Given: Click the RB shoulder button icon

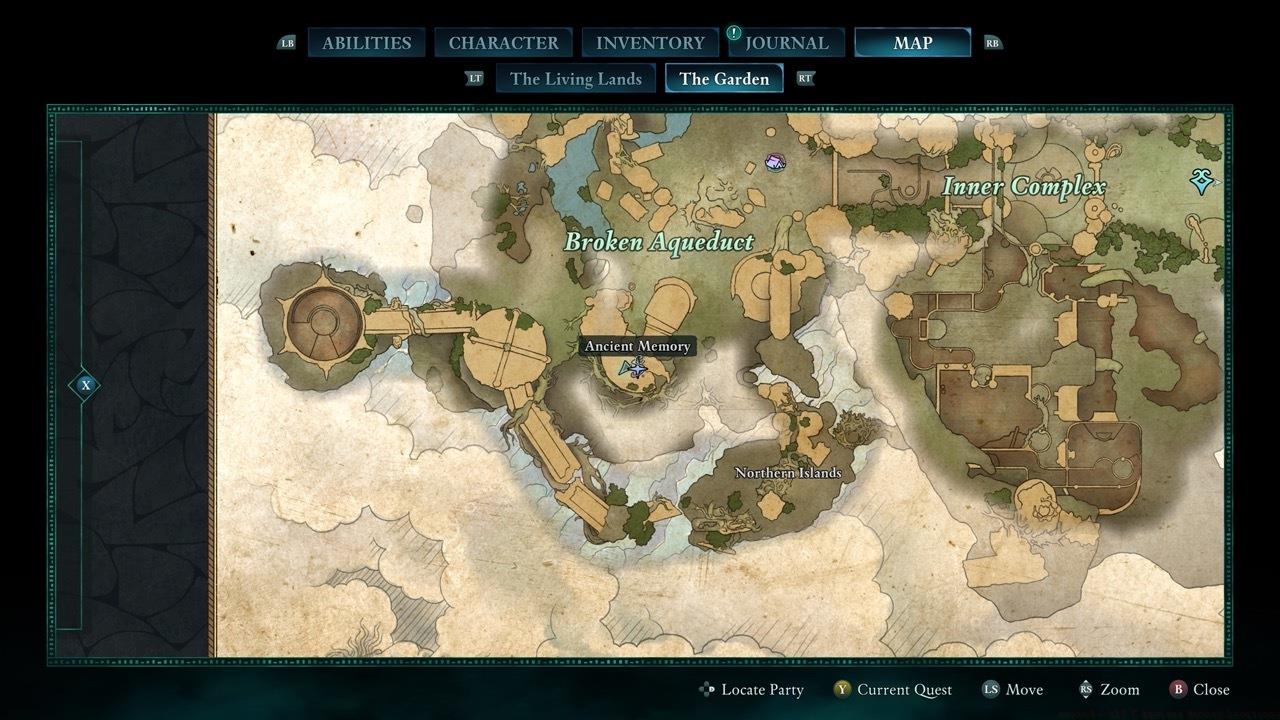Looking at the screenshot, I should click(993, 42).
